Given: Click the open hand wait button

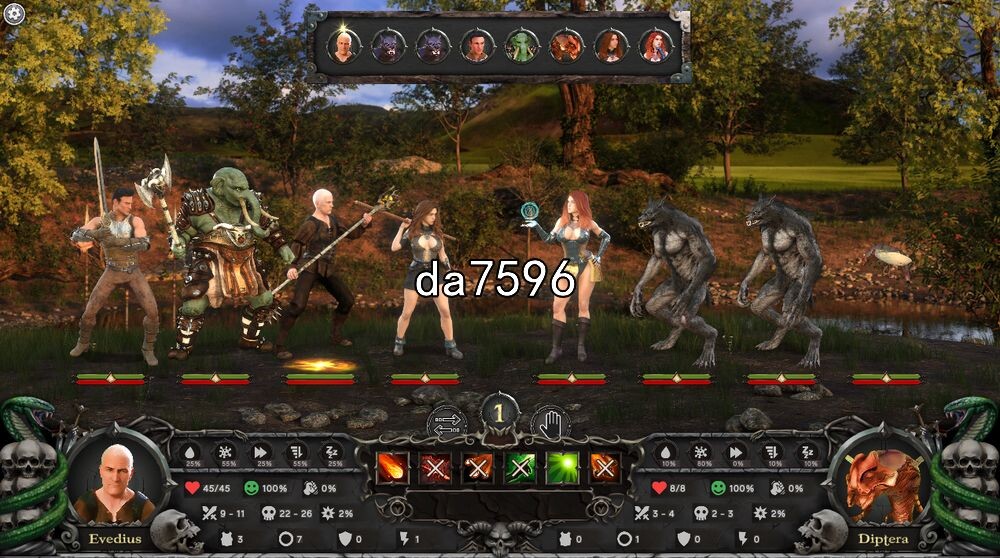Looking at the screenshot, I should pyautogui.click(x=550, y=424).
